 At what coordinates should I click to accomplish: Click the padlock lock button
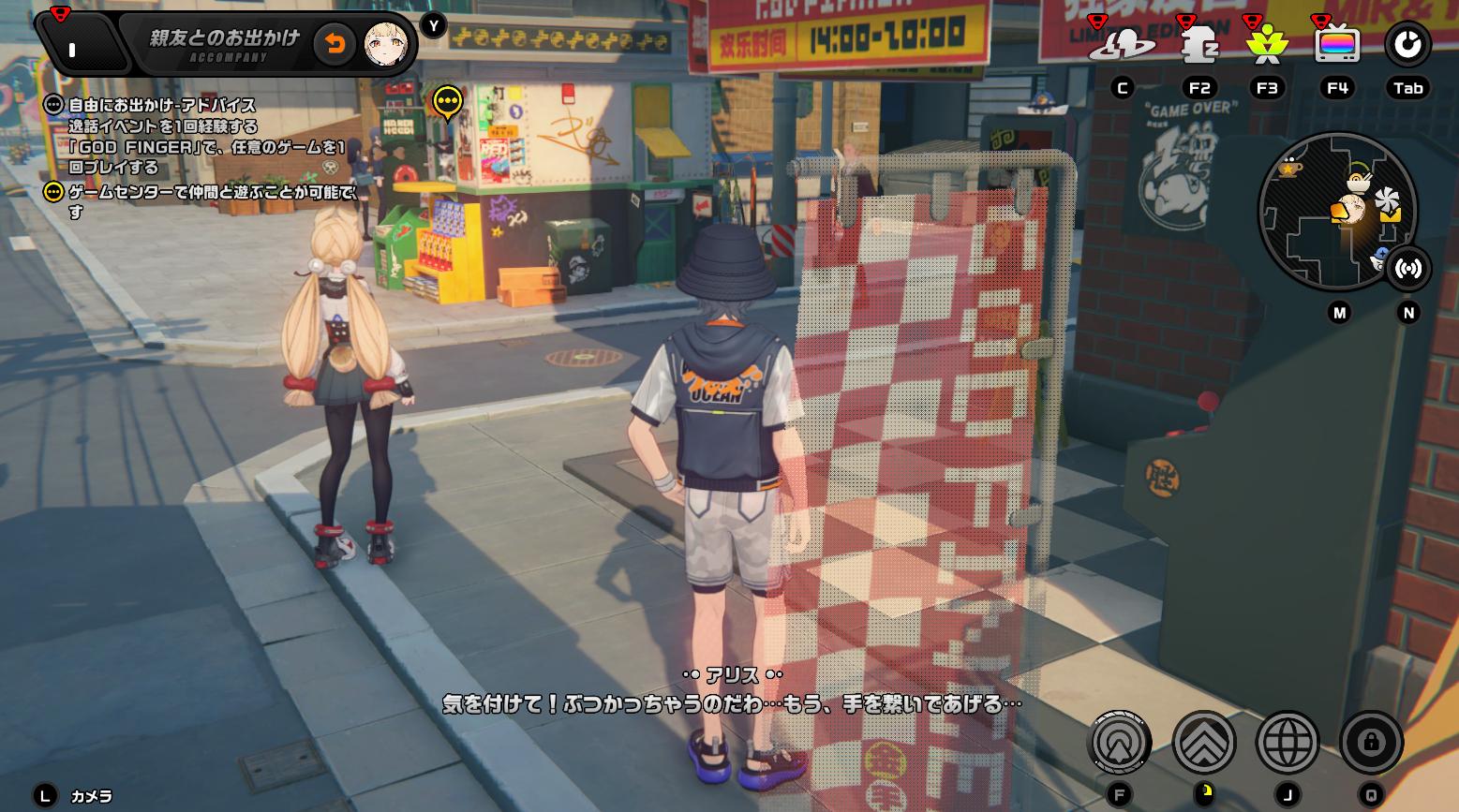[x=1371, y=743]
